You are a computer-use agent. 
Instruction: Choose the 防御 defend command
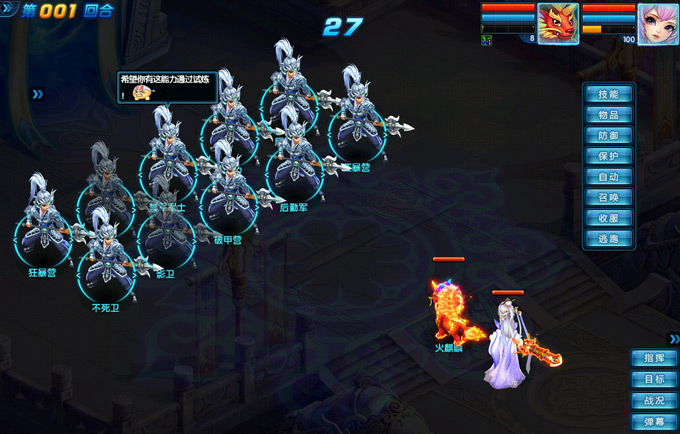tap(608, 136)
